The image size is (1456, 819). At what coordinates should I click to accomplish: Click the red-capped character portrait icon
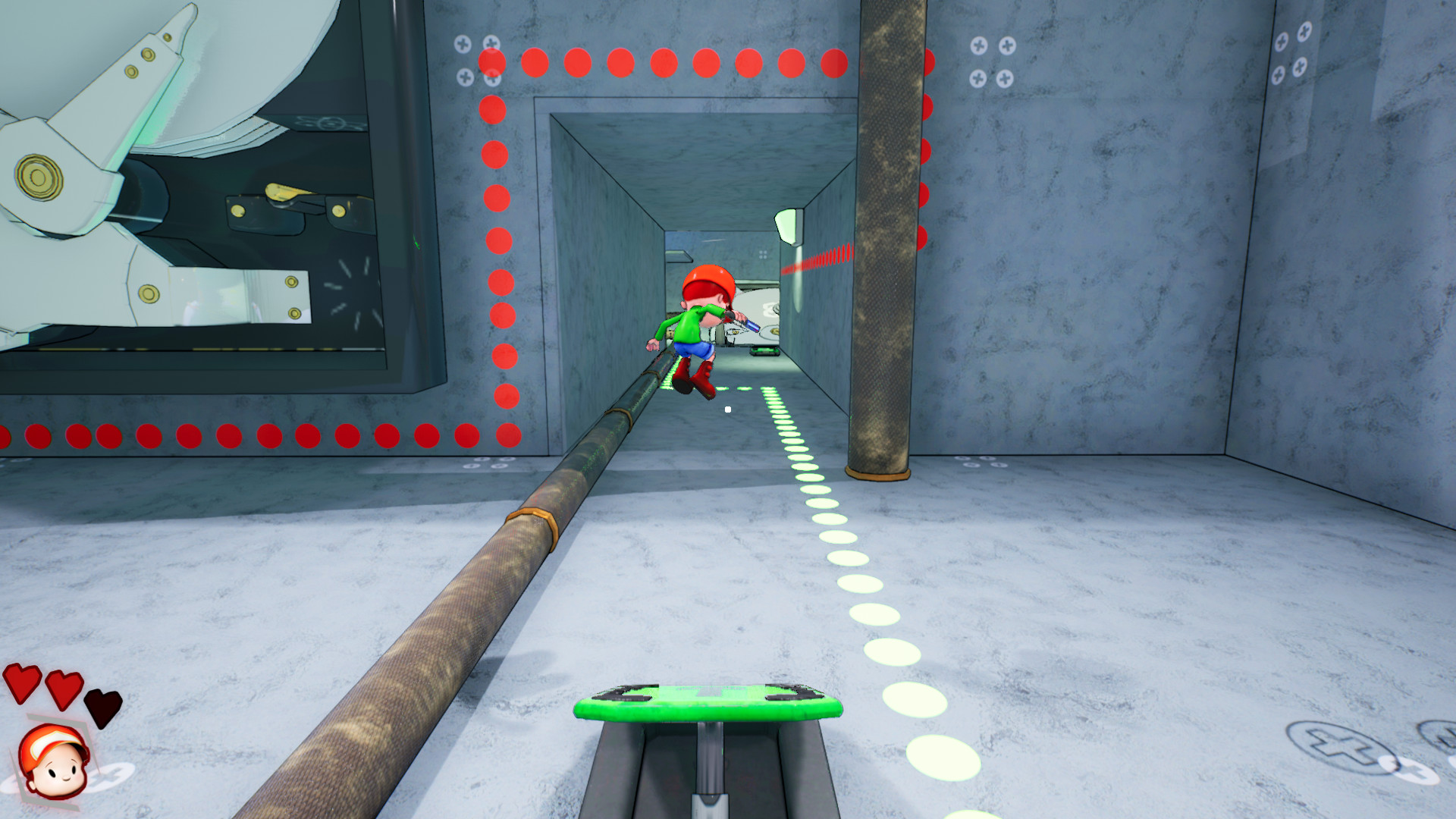54,761
